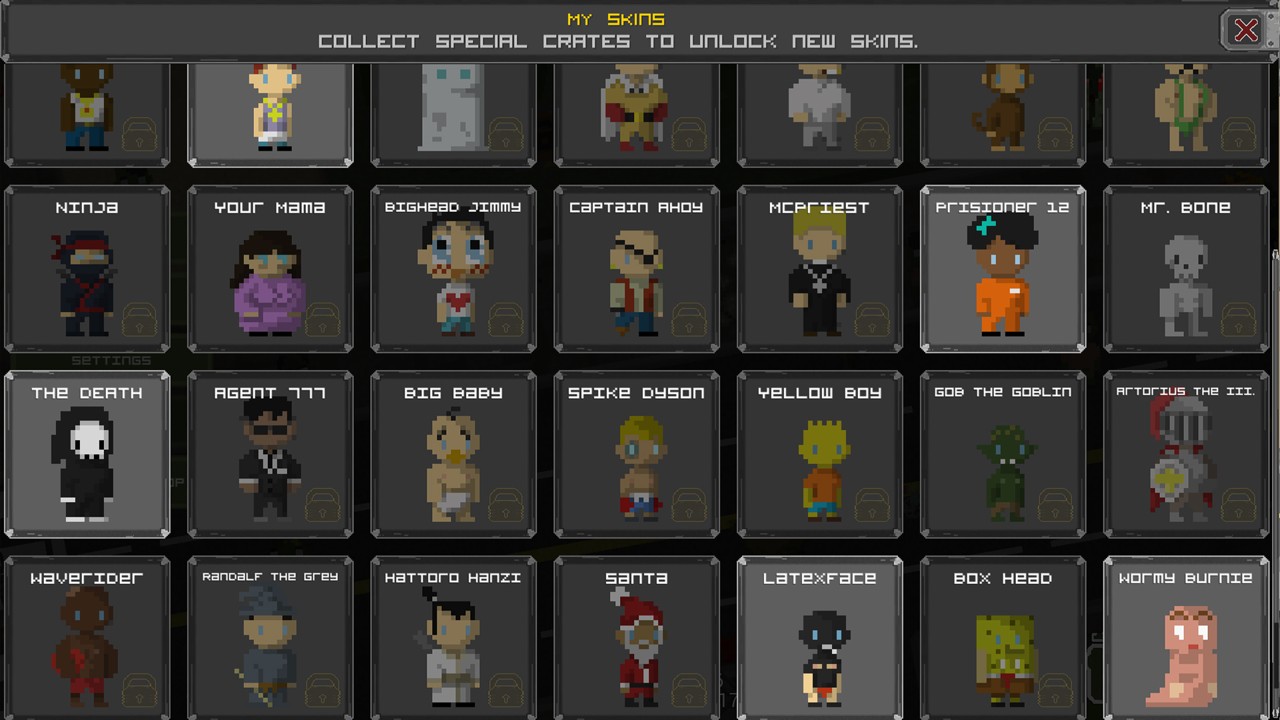Select the Yellow Boy skin
The height and width of the screenshot is (720, 1280).
point(819,455)
